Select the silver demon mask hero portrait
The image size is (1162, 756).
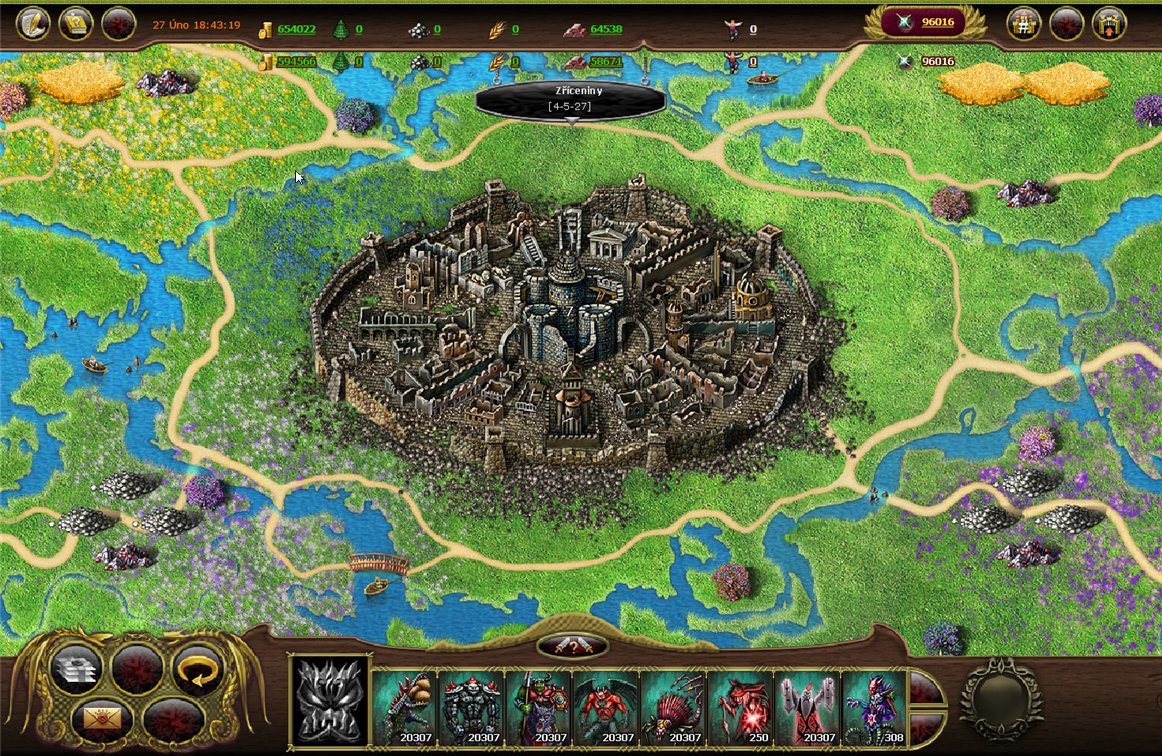[x=330, y=700]
